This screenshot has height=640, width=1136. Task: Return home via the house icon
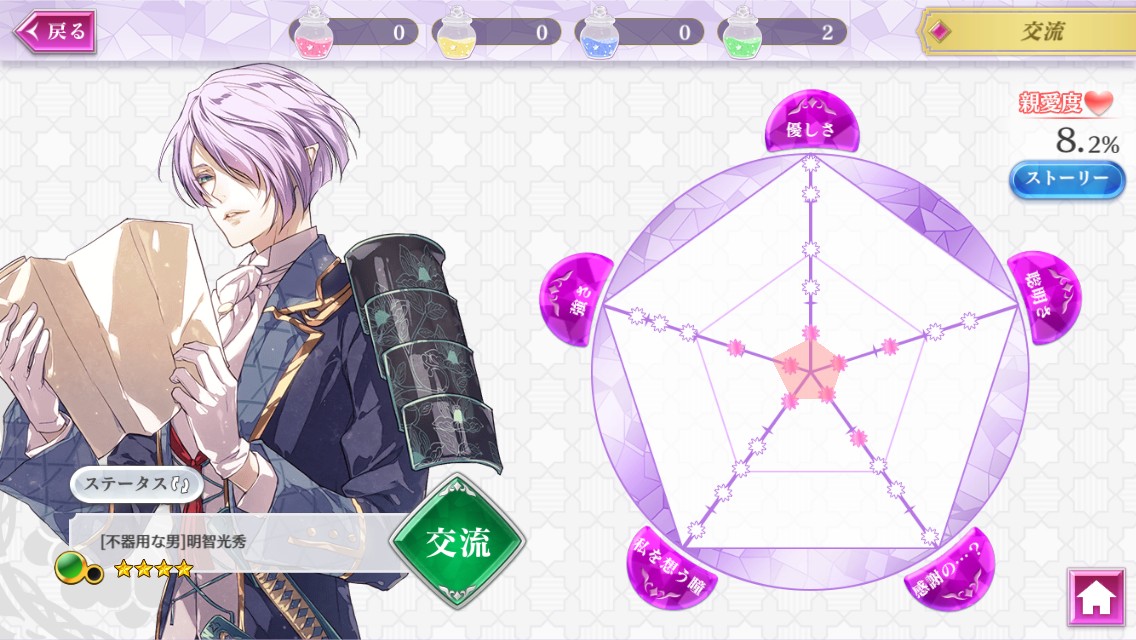tap(1095, 597)
